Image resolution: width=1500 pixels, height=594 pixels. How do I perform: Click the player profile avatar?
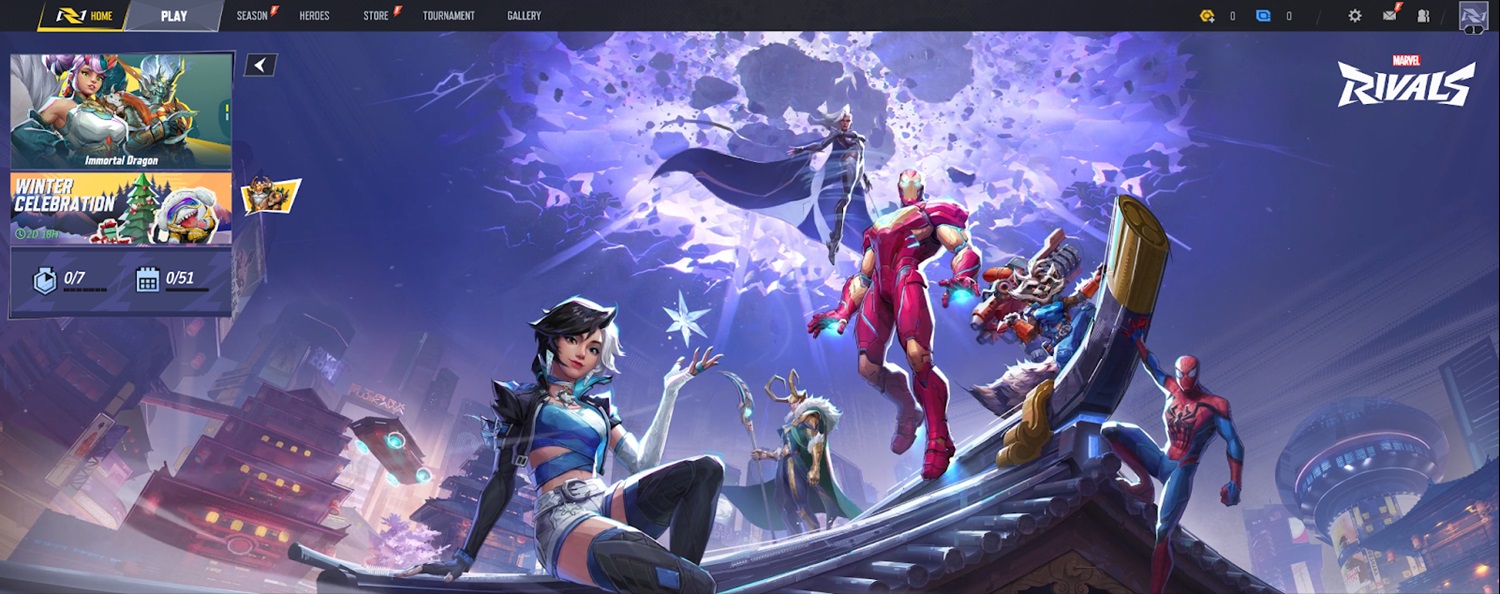1473,16
